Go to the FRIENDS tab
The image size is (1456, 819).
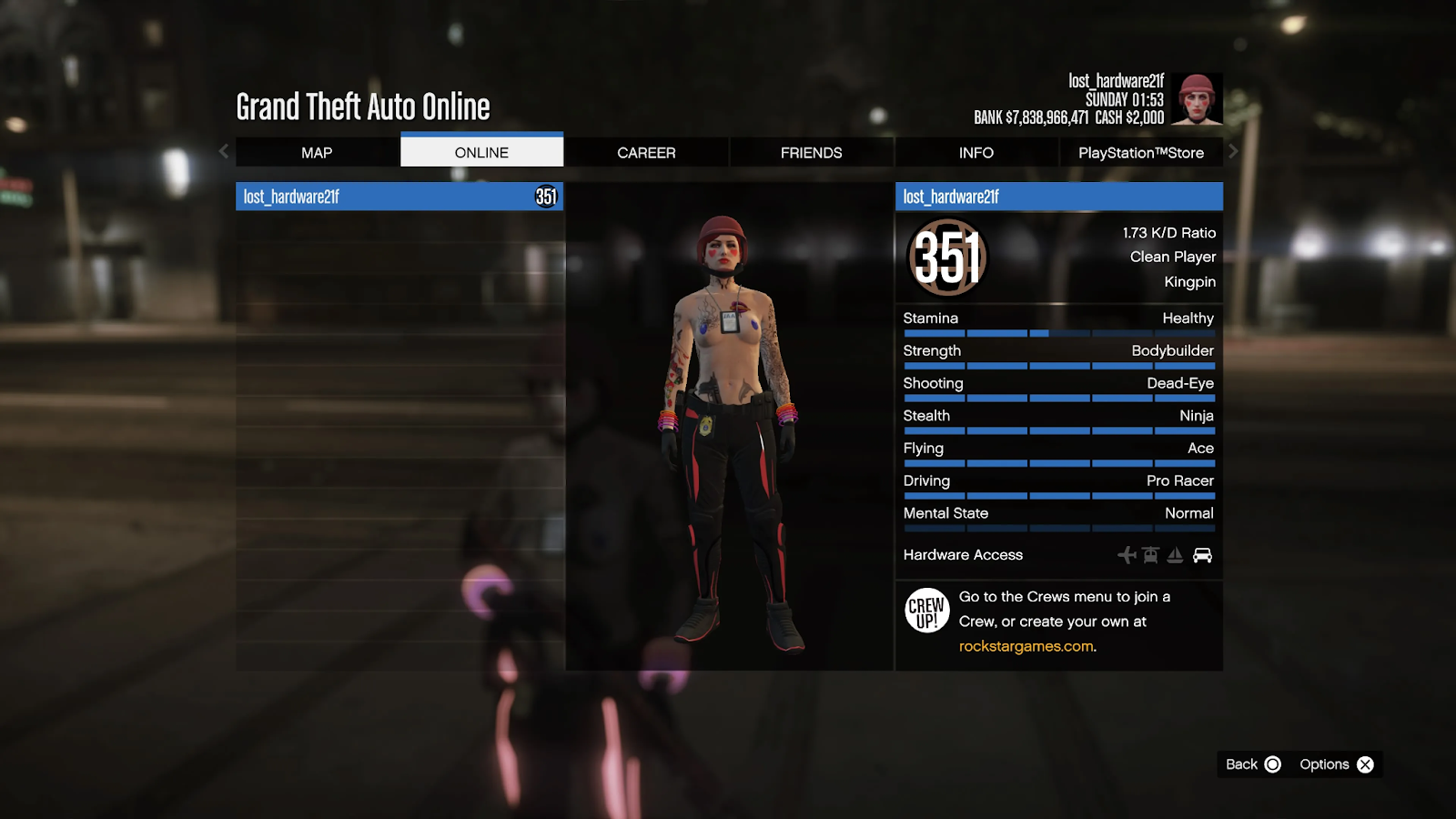pos(811,153)
